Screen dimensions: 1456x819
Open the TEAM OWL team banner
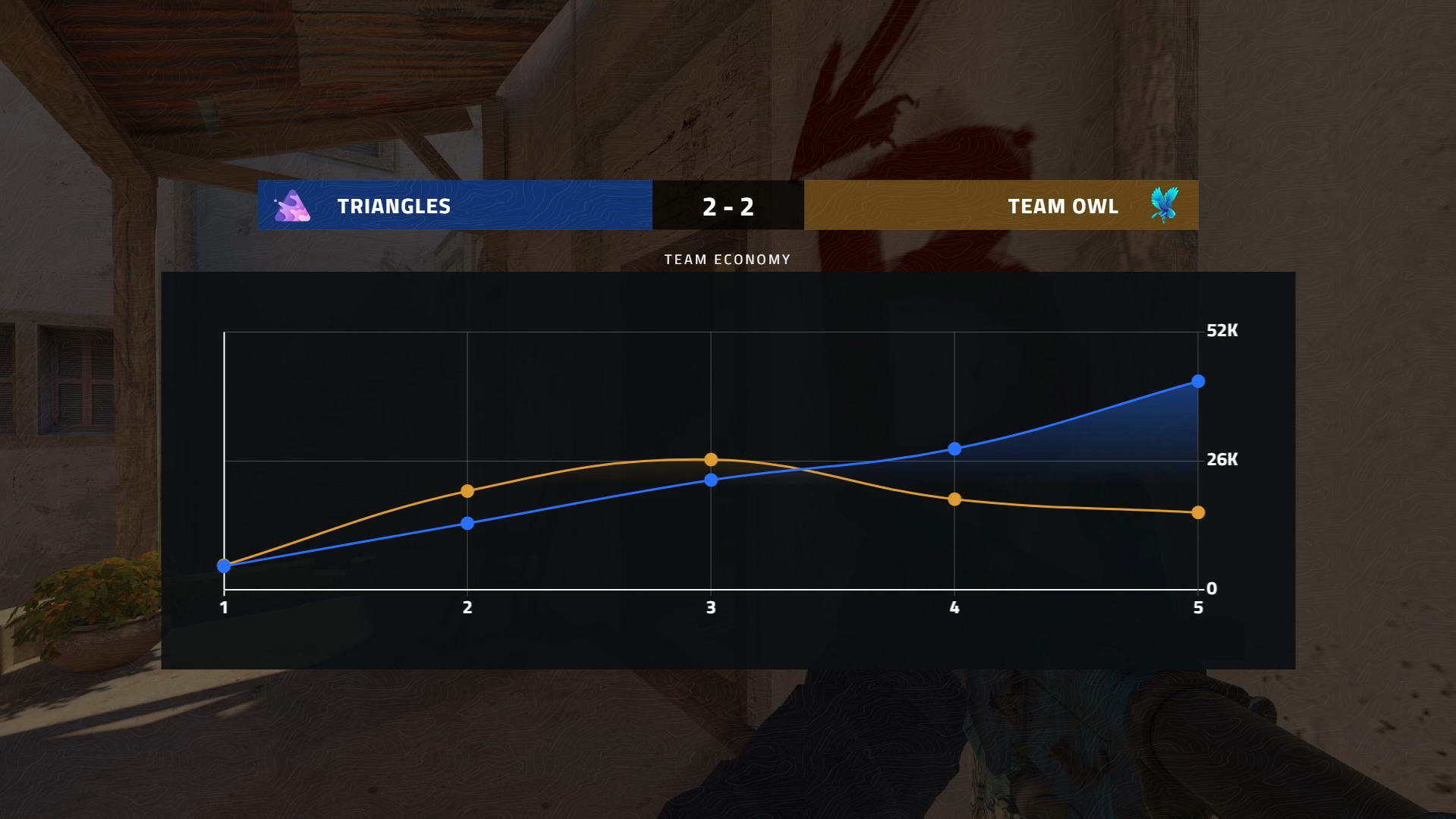(1002, 205)
